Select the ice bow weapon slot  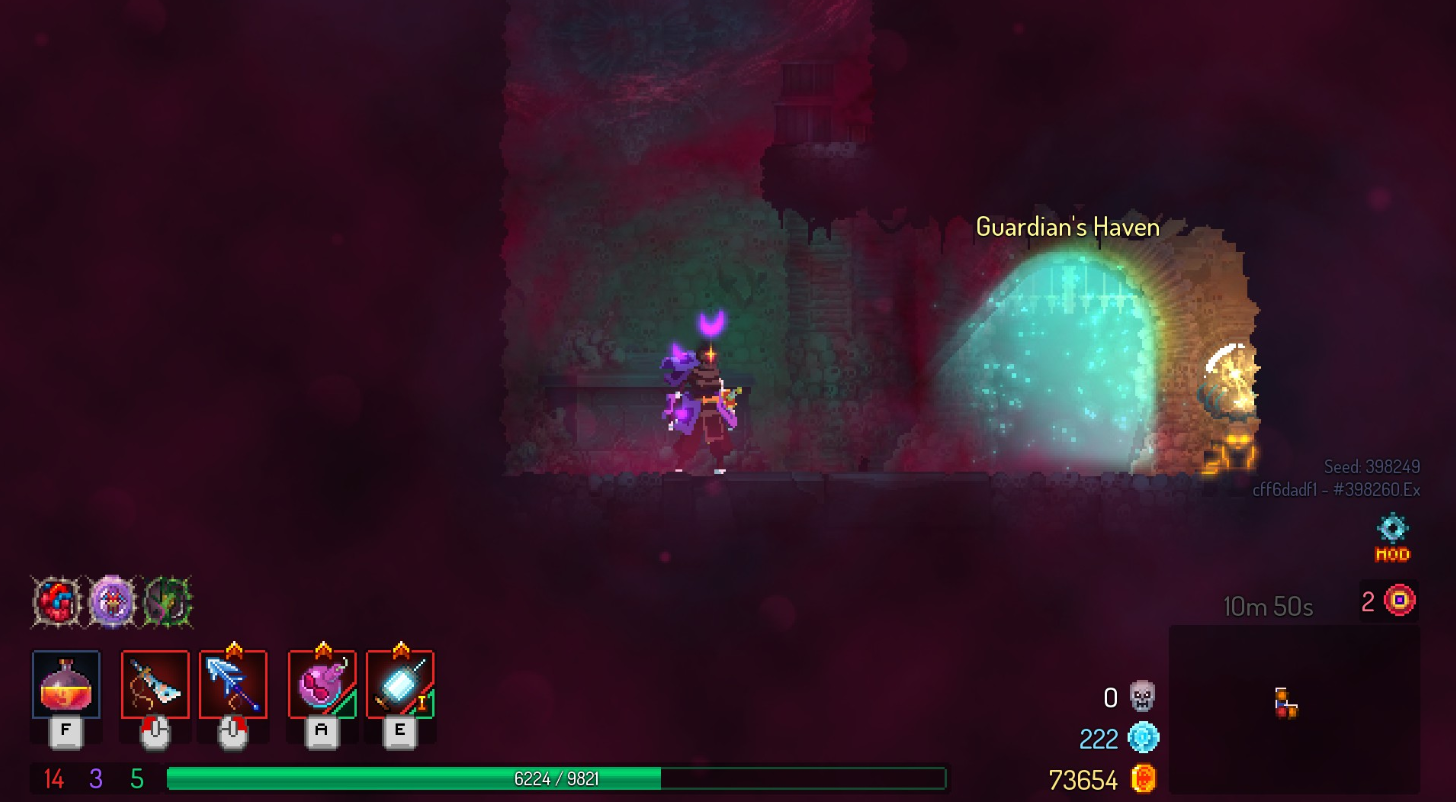[x=233, y=686]
